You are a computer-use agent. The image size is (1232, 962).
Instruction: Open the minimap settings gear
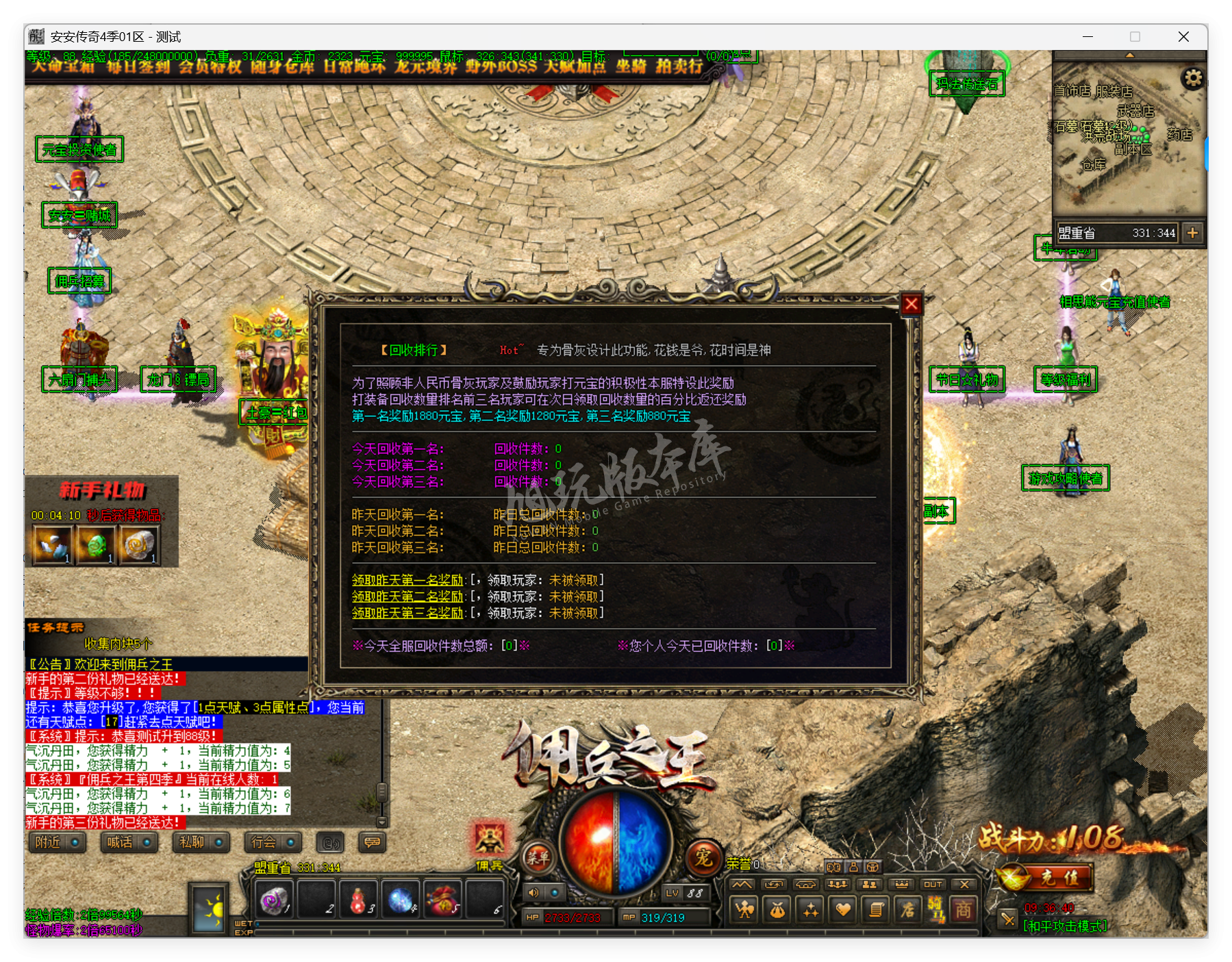click(1193, 78)
